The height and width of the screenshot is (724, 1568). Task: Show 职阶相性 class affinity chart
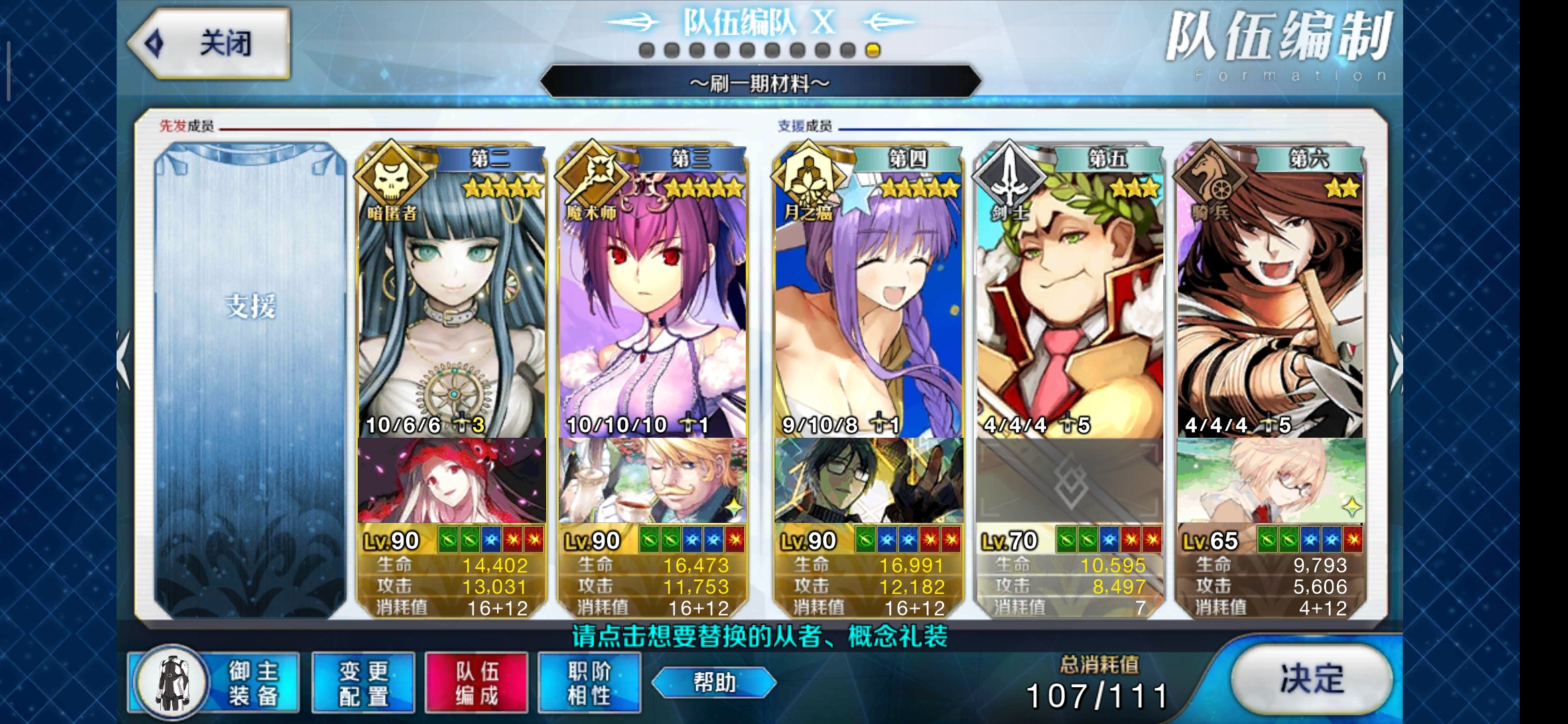pyautogui.click(x=589, y=682)
